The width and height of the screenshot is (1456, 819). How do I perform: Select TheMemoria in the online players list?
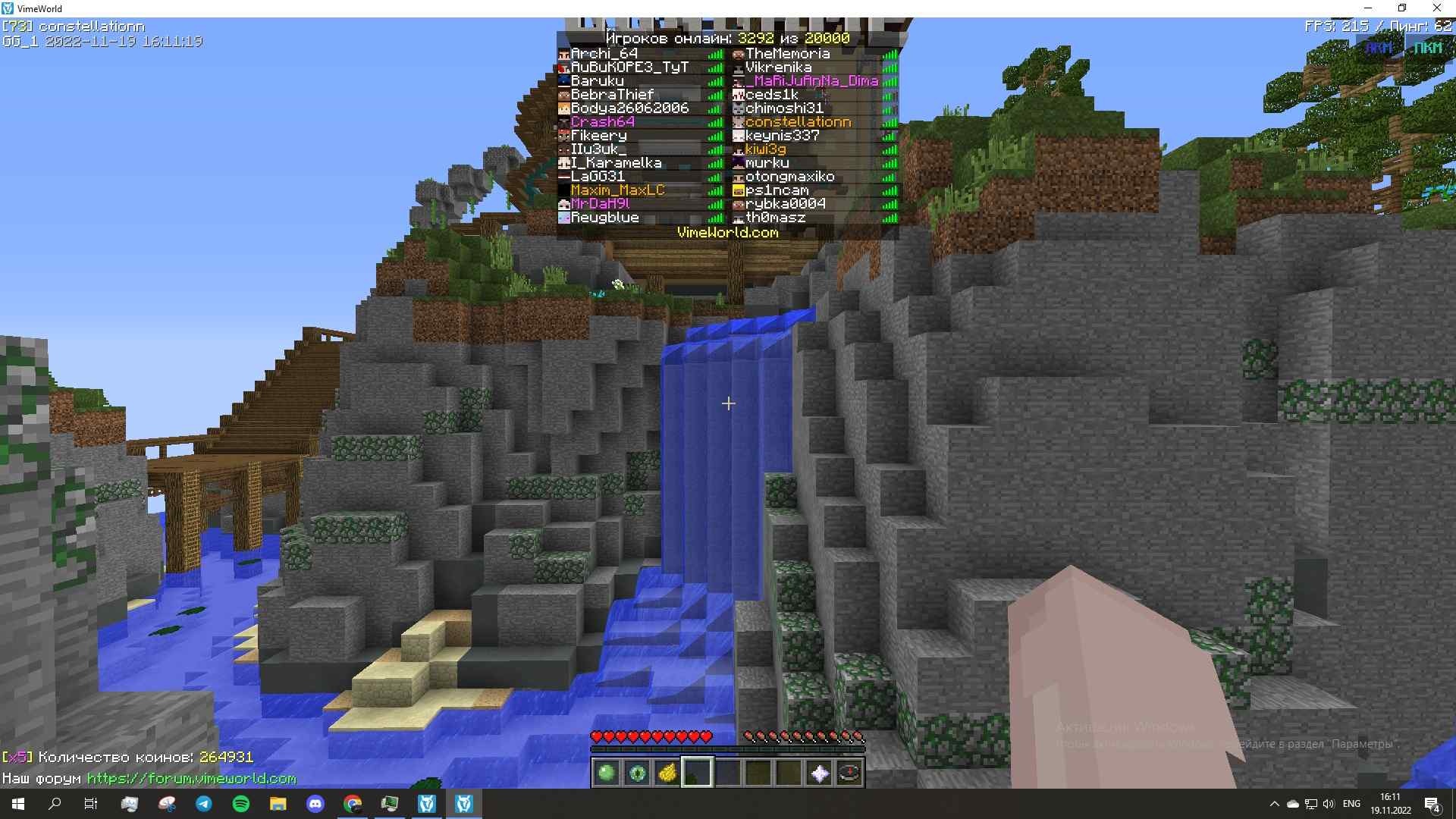[x=787, y=54]
